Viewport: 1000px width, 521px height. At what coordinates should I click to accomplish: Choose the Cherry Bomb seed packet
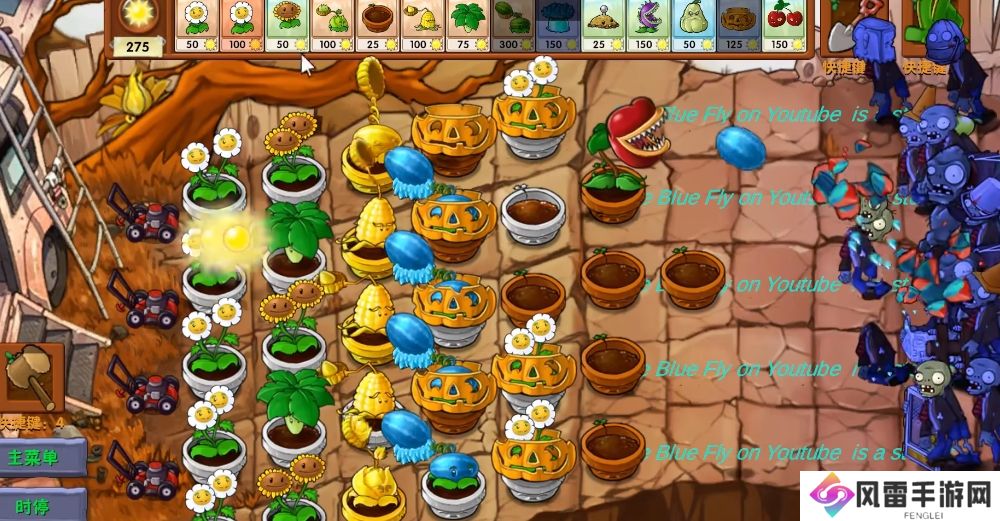[781, 25]
